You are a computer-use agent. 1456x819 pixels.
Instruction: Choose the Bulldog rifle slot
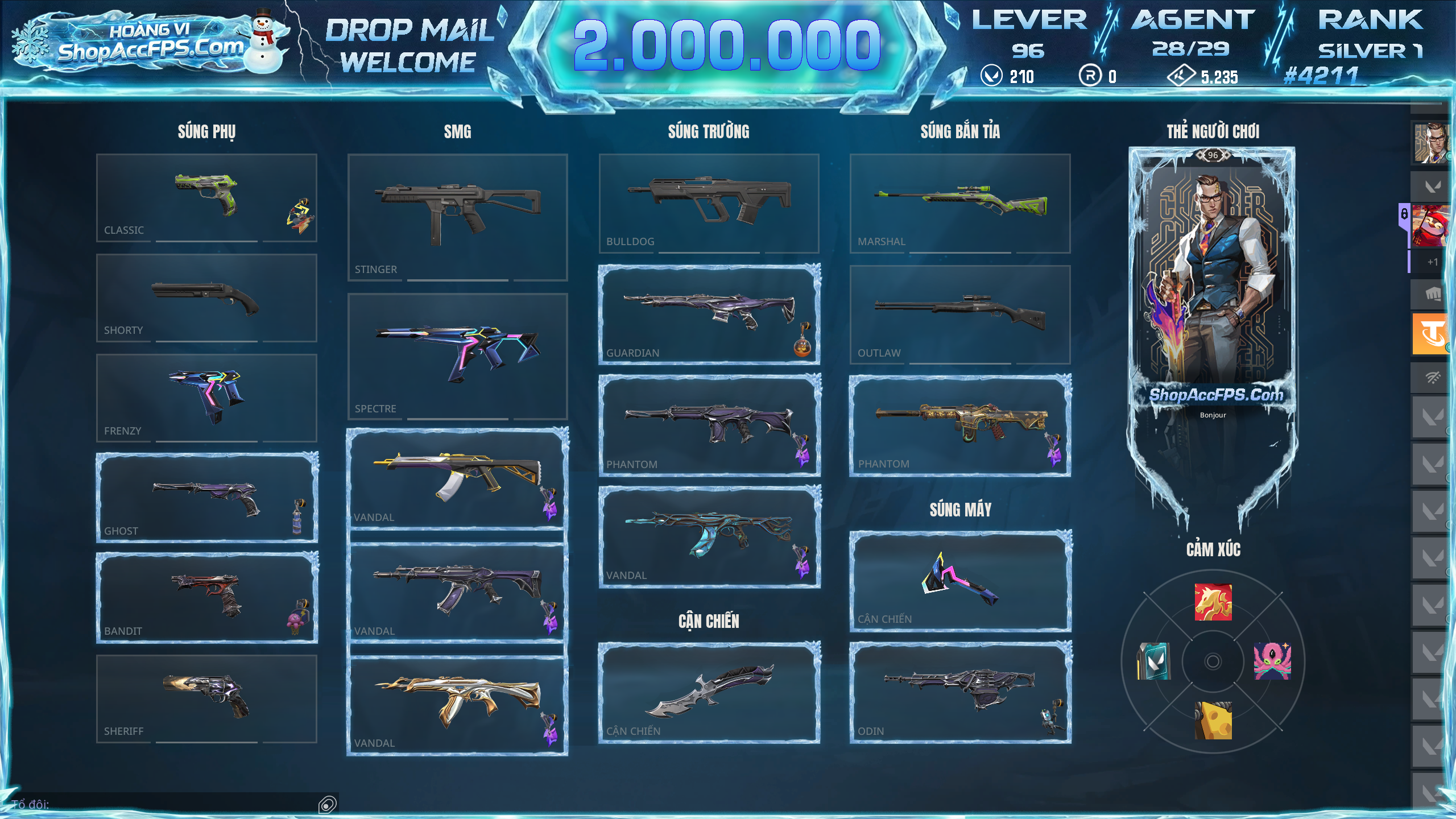709,203
